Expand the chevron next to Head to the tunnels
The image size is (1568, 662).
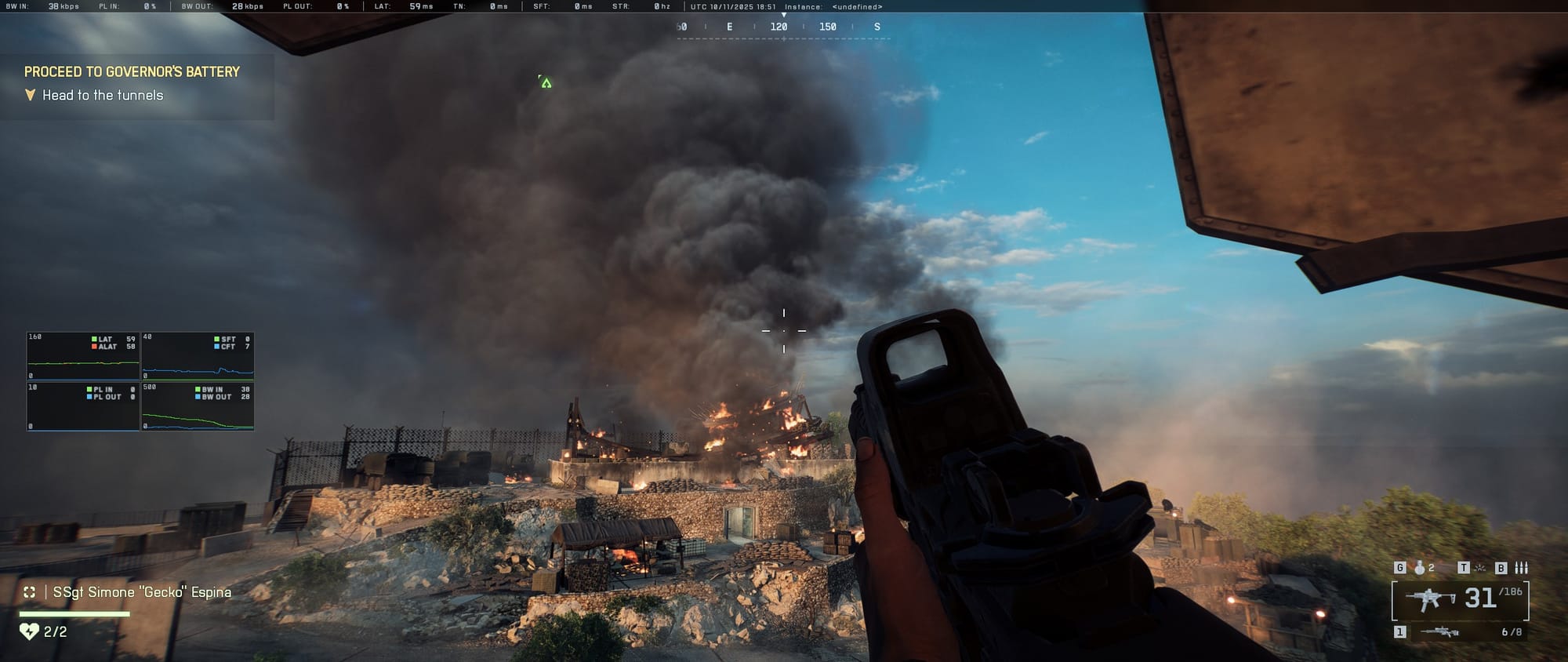(x=30, y=95)
